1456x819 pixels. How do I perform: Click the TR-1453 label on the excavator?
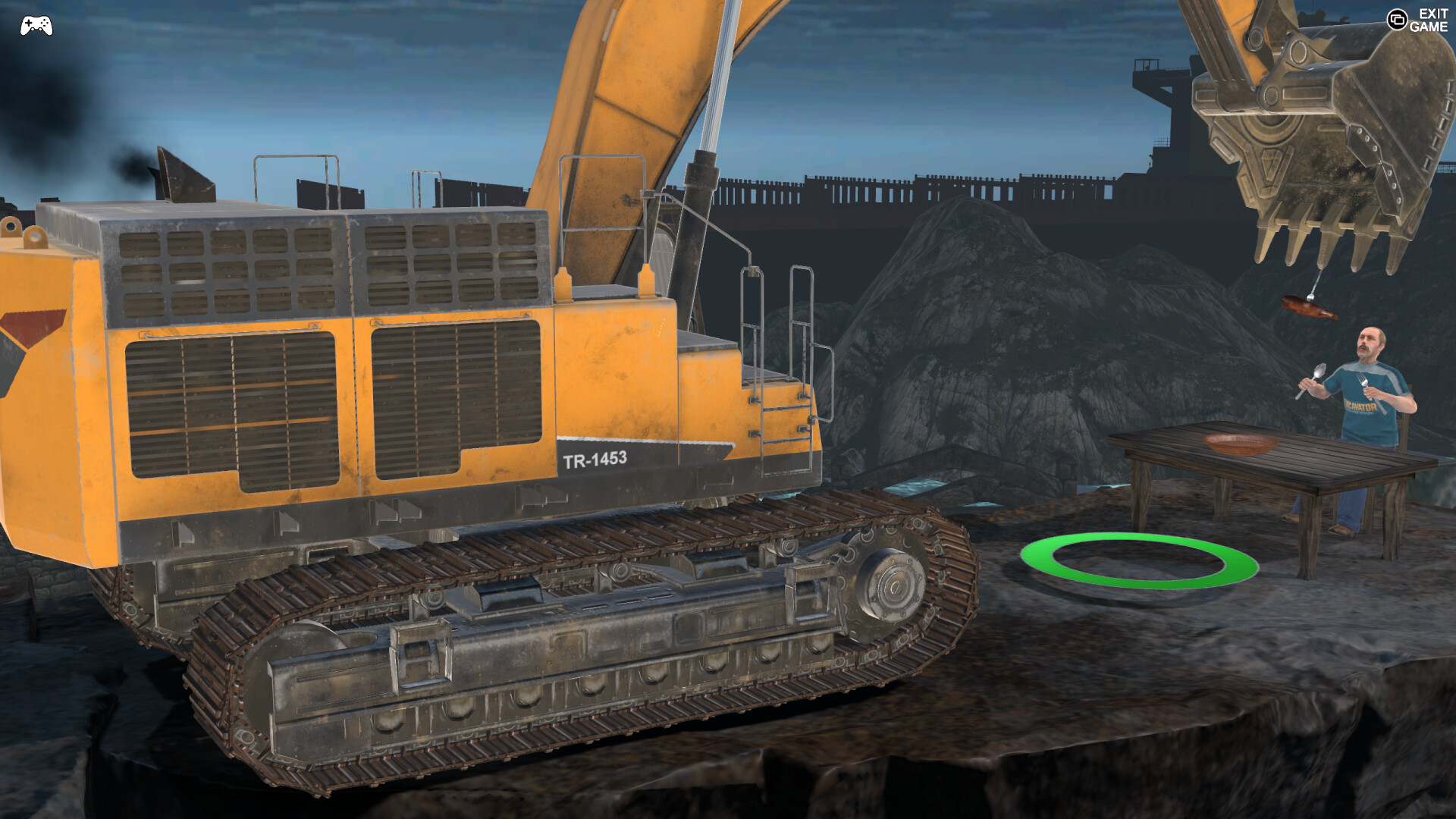(x=596, y=459)
